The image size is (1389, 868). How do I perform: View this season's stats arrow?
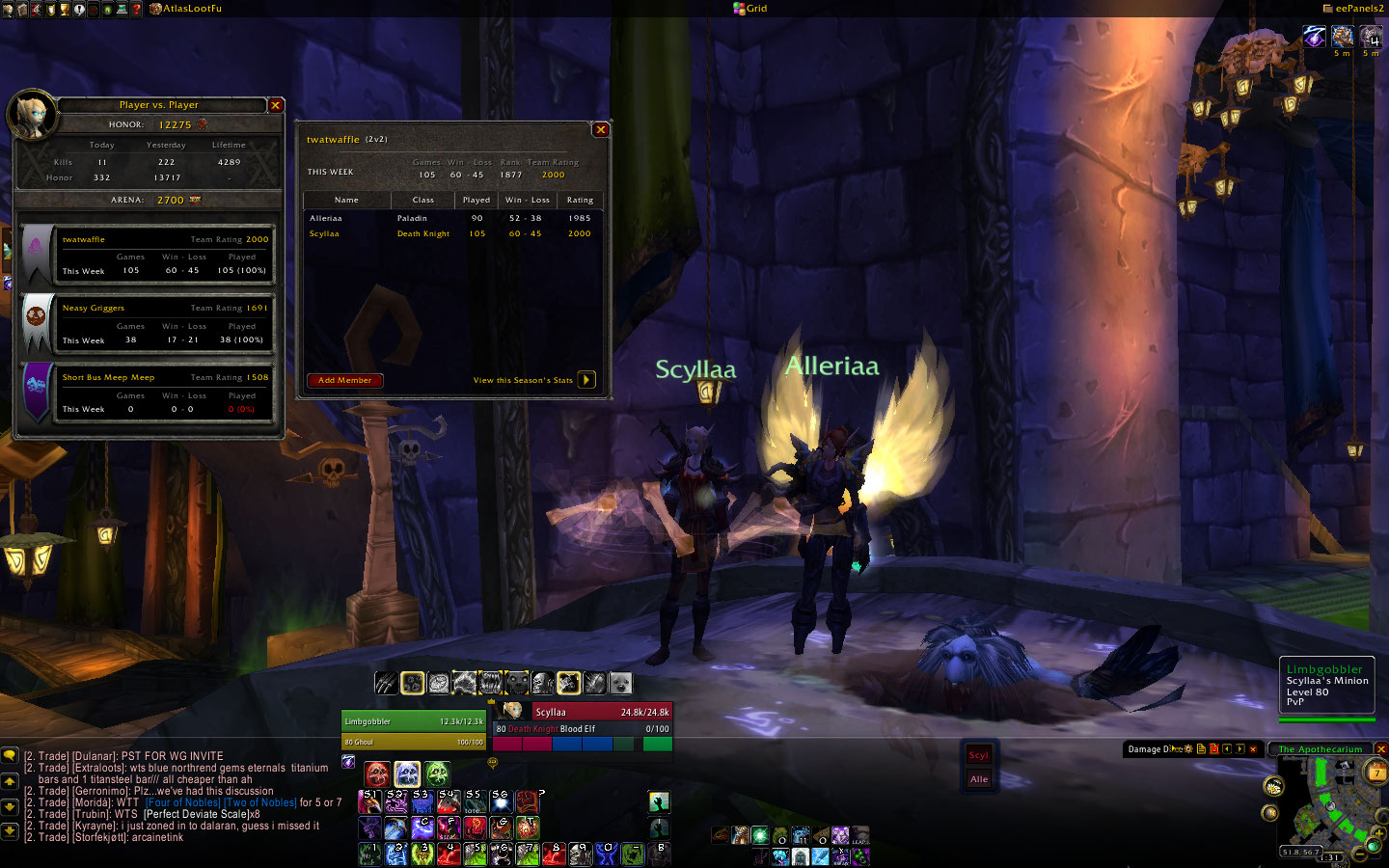(x=586, y=380)
